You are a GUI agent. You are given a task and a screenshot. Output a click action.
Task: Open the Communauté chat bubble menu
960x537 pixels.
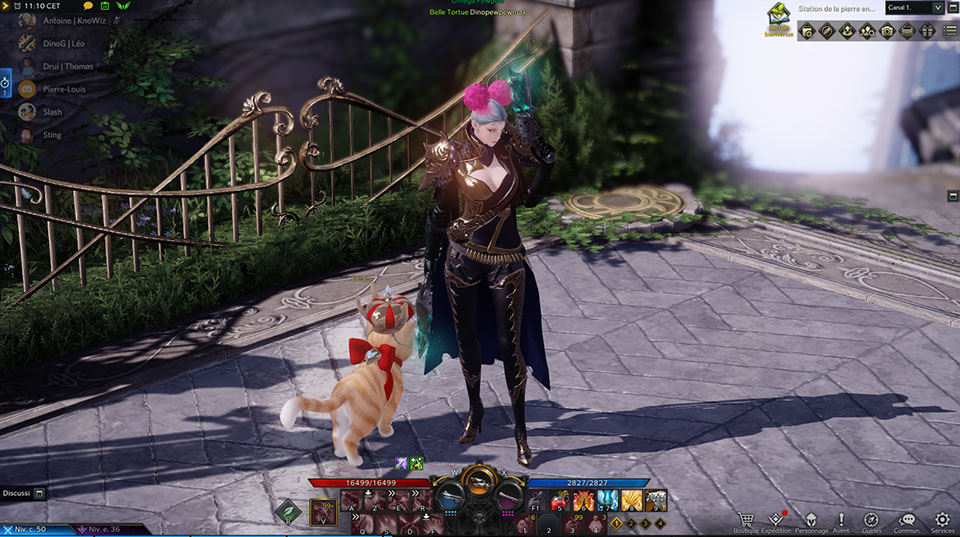pos(907,520)
